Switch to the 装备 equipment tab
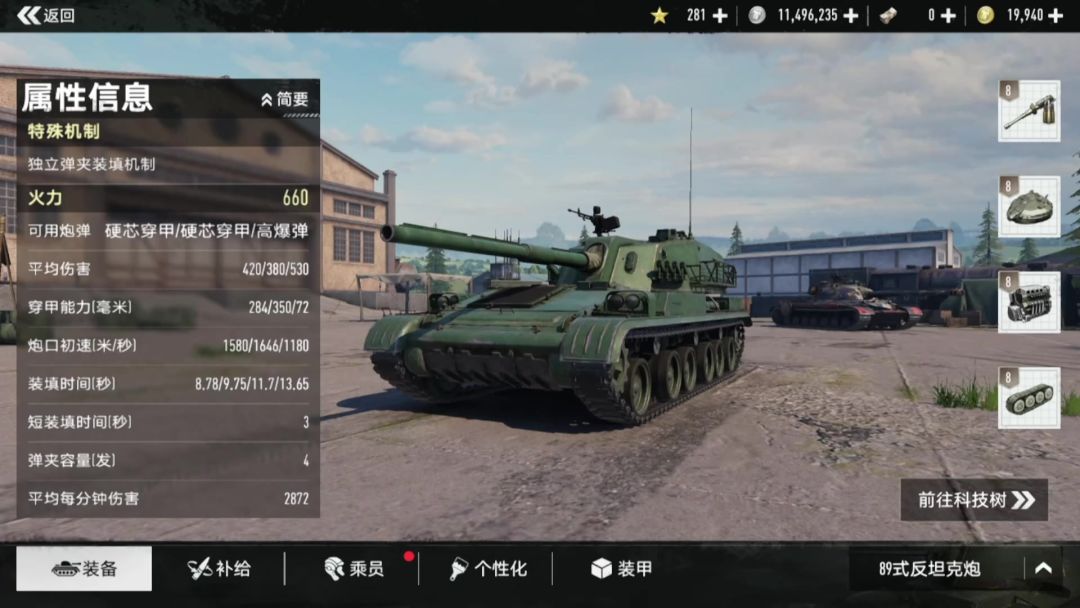This screenshot has height=608, width=1080. click(85, 569)
